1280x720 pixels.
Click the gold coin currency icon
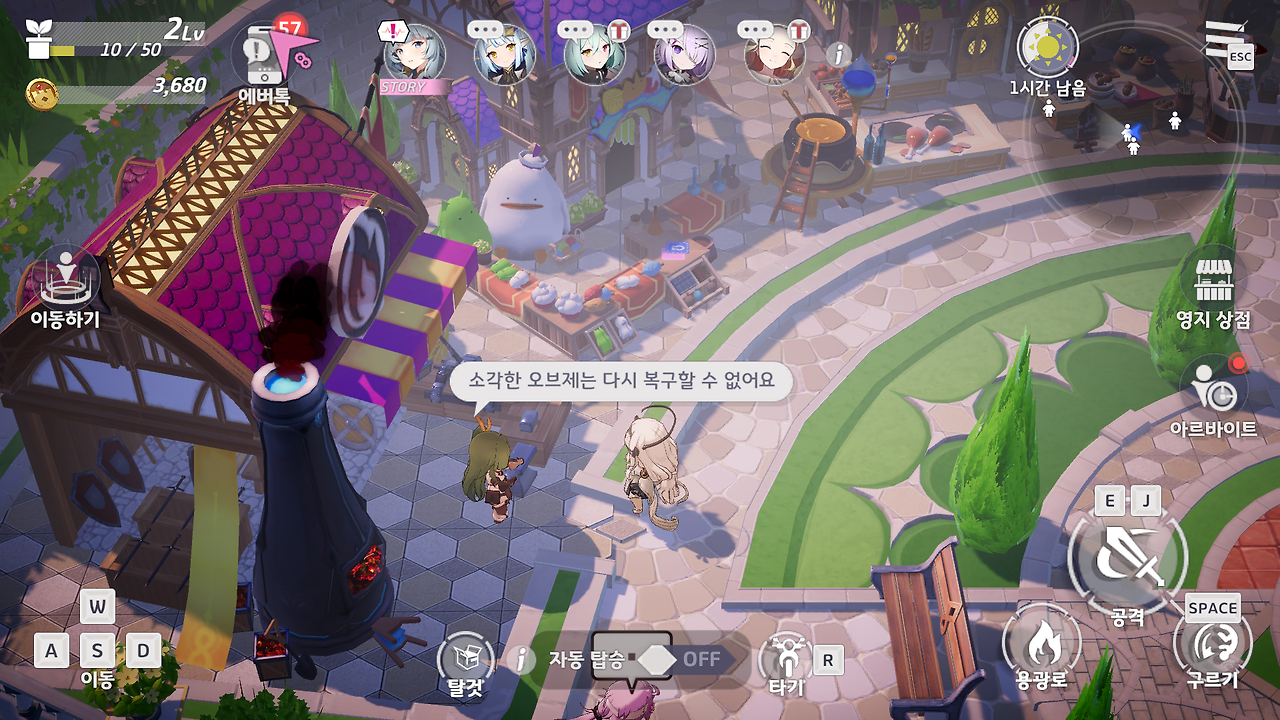[42, 93]
